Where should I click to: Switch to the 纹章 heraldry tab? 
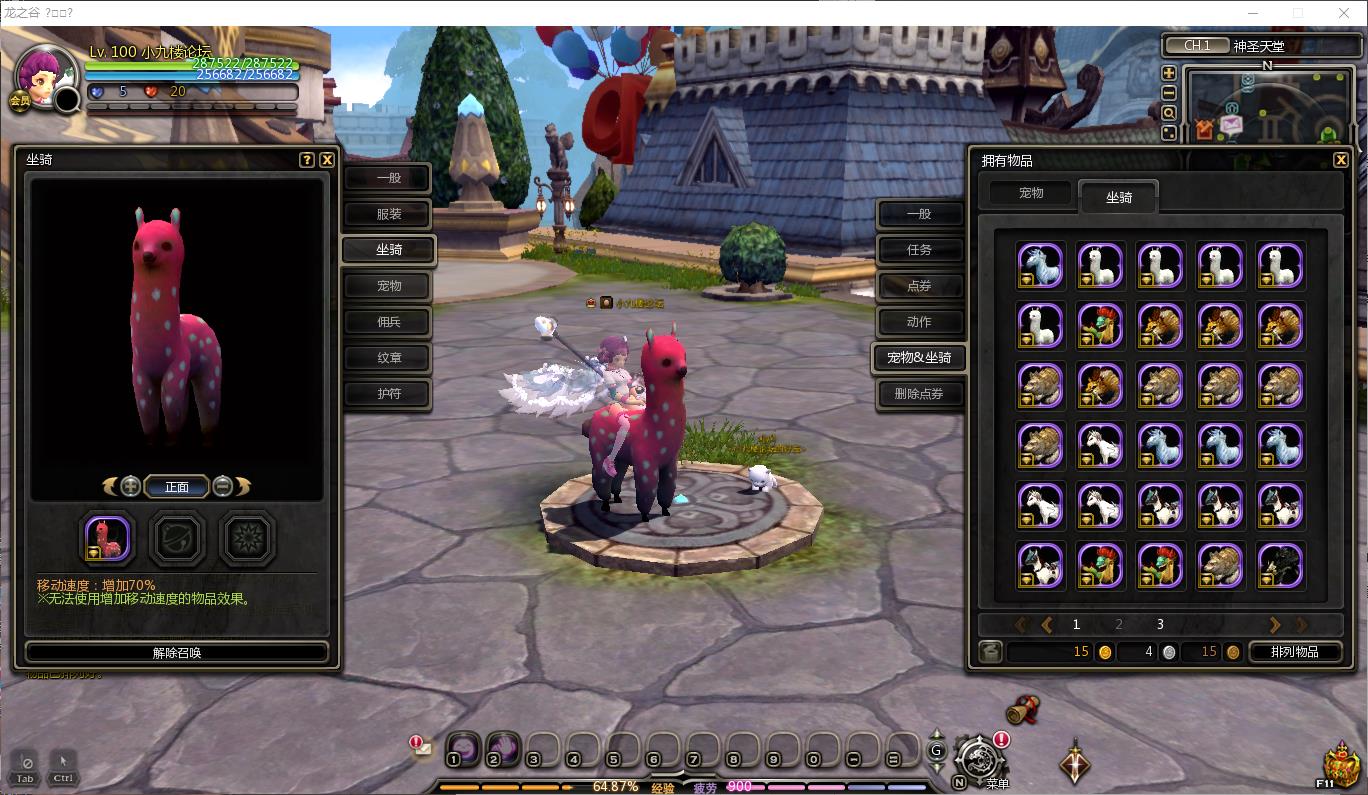388,358
